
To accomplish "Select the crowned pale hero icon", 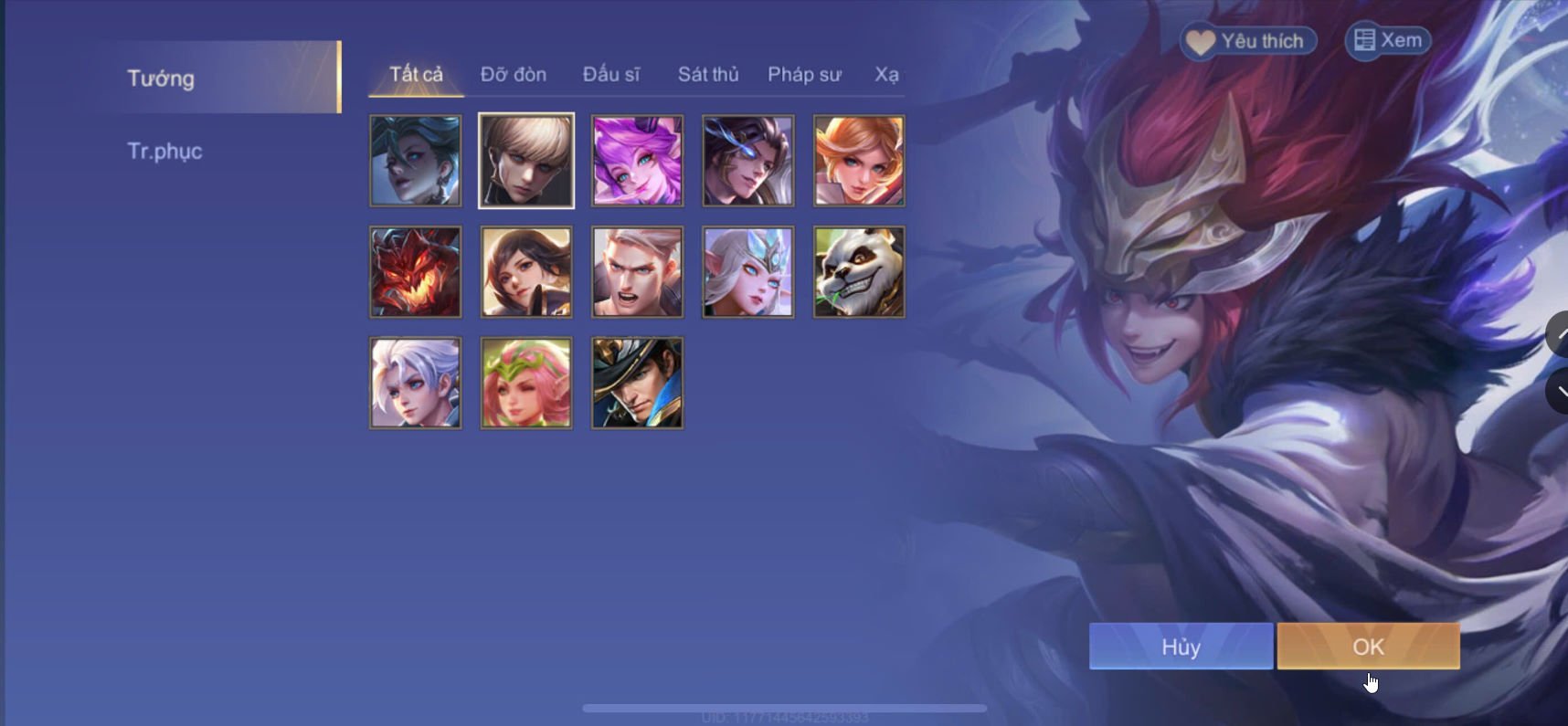I will click(x=747, y=271).
